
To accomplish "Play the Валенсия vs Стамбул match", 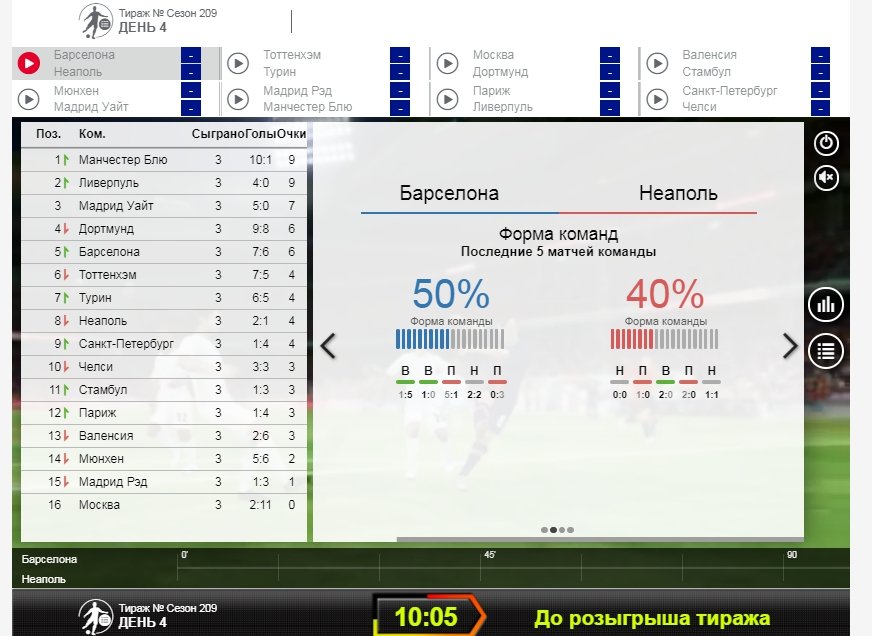I will (657, 64).
